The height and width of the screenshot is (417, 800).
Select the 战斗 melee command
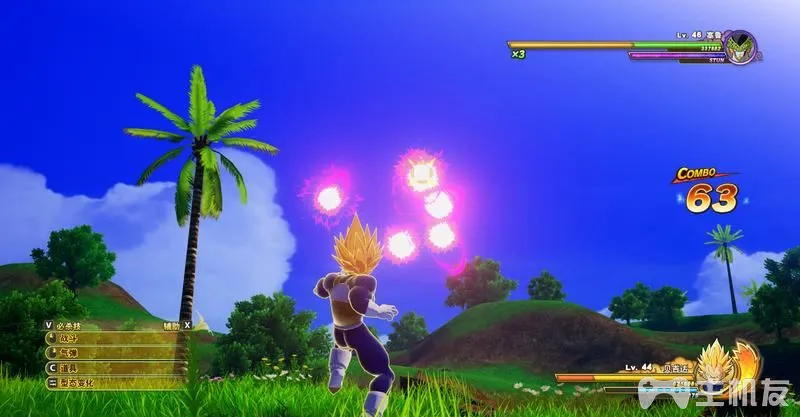pos(72,339)
